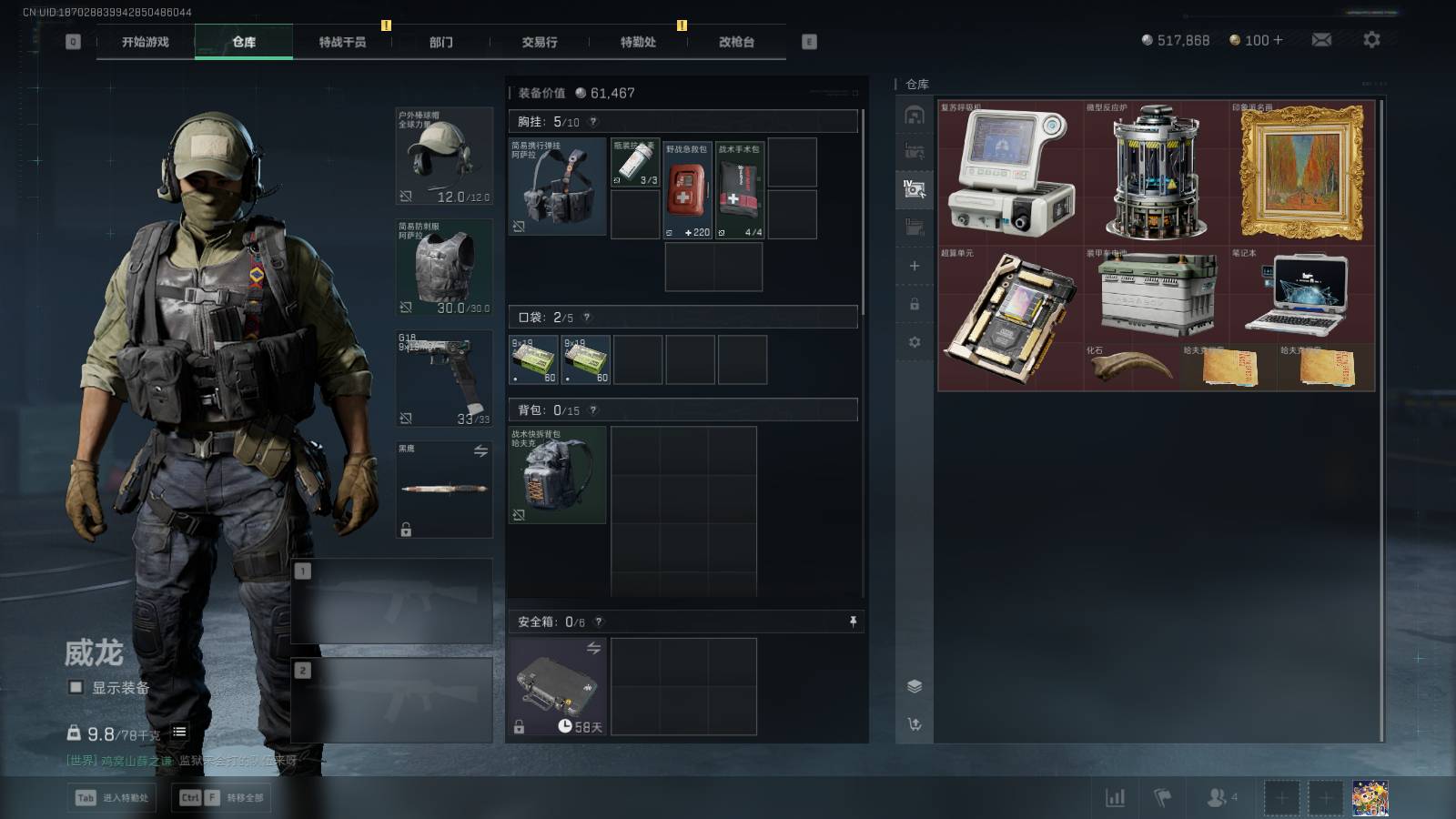This screenshot has height=819, width=1456.
Task: Open the 开始游戏 (Start Game) tab
Action: tap(146, 42)
